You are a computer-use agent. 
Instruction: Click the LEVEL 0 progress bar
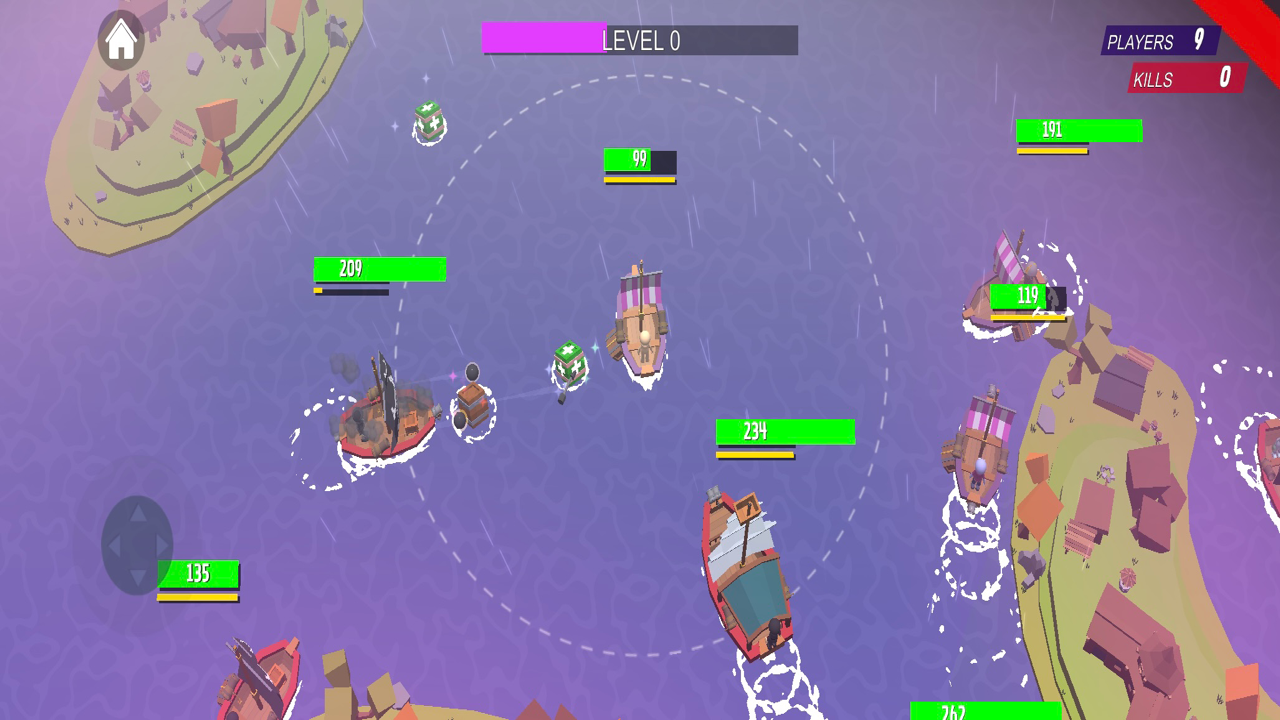(640, 40)
